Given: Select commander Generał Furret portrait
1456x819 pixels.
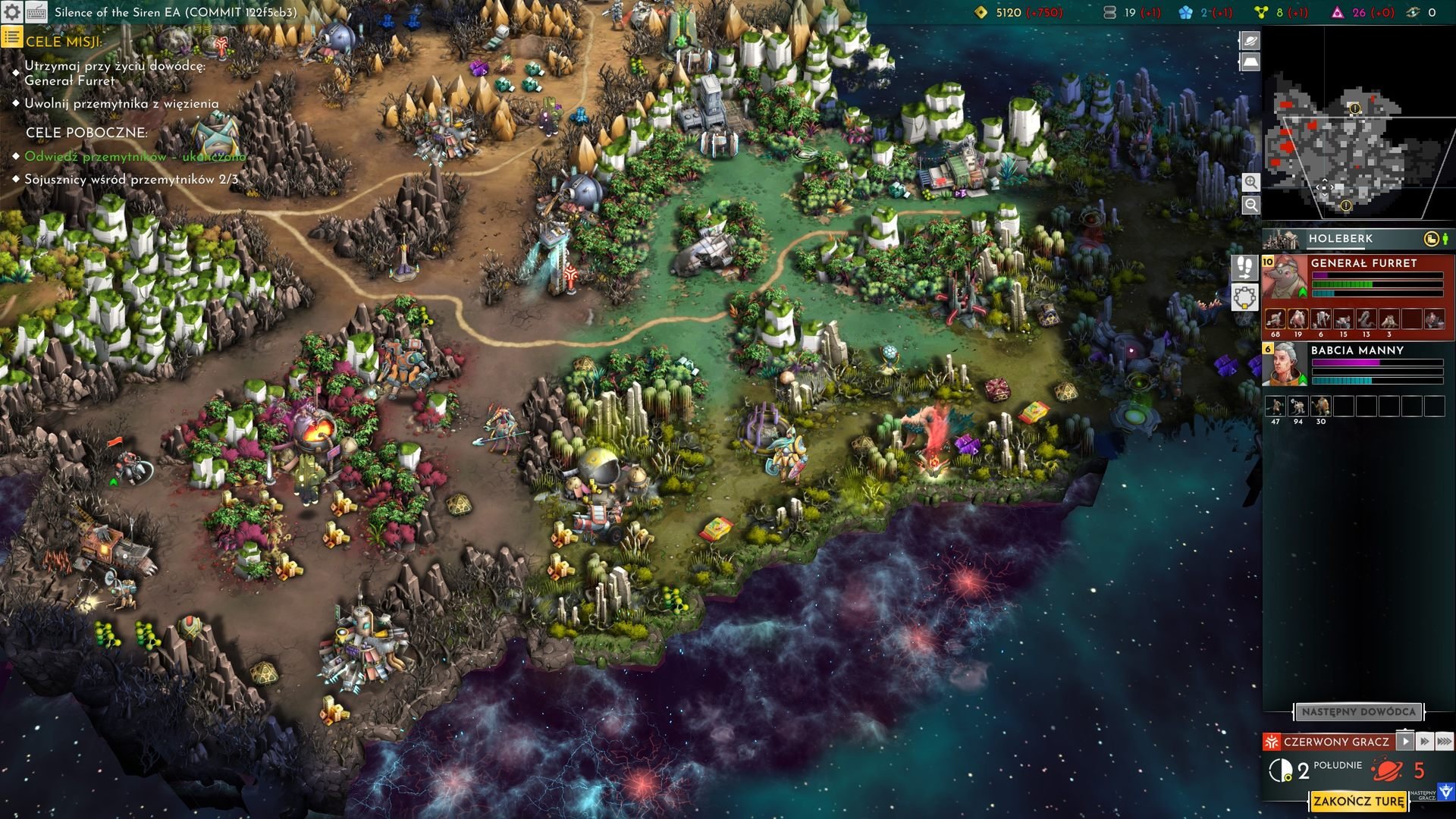Looking at the screenshot, I should point(1284,279).
